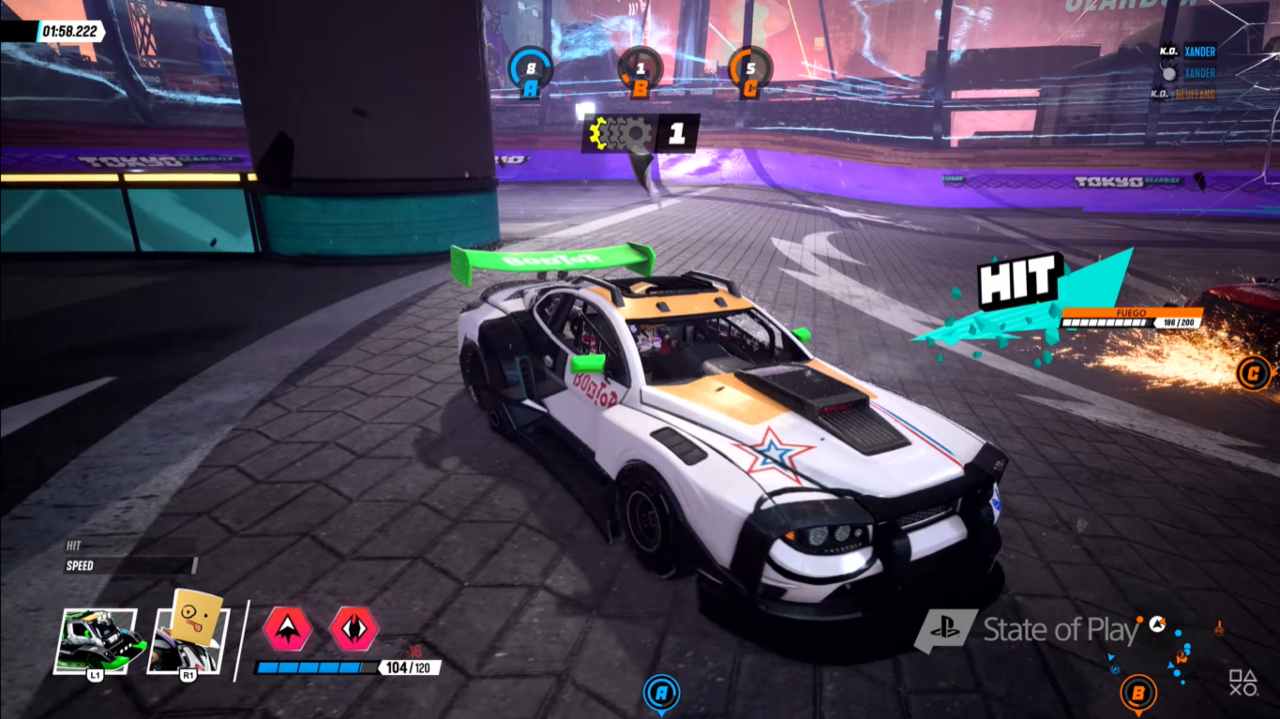Click the orange C waypoint marker by the sparks

tap(1253, 373)
